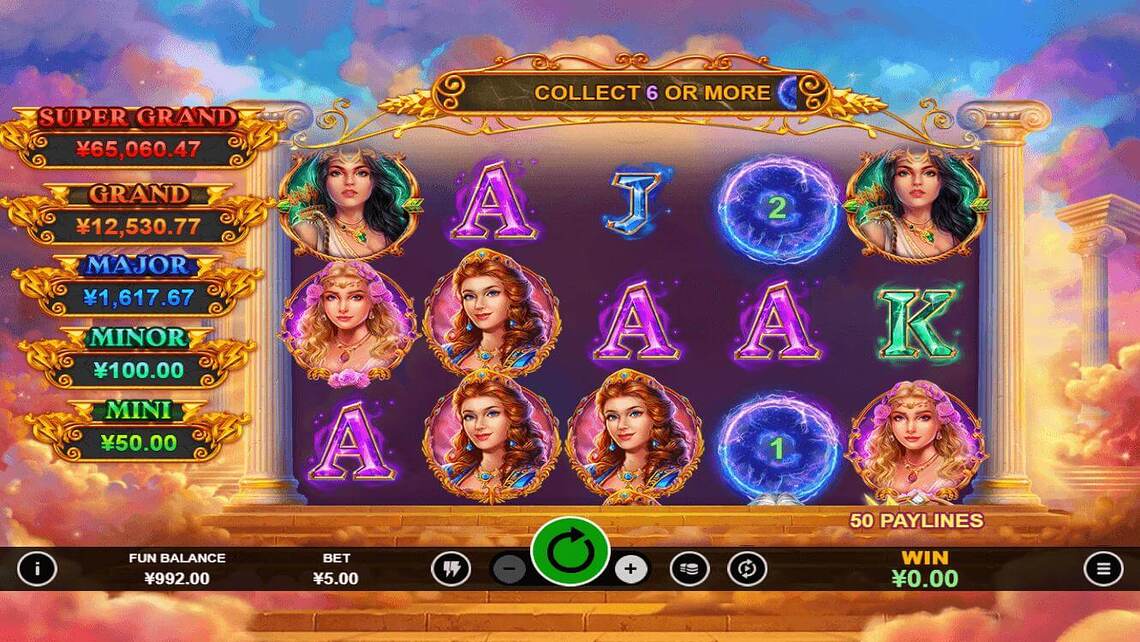Open the game info button
The width and height of the screenshot is (1140, 642).
[37, 569]
